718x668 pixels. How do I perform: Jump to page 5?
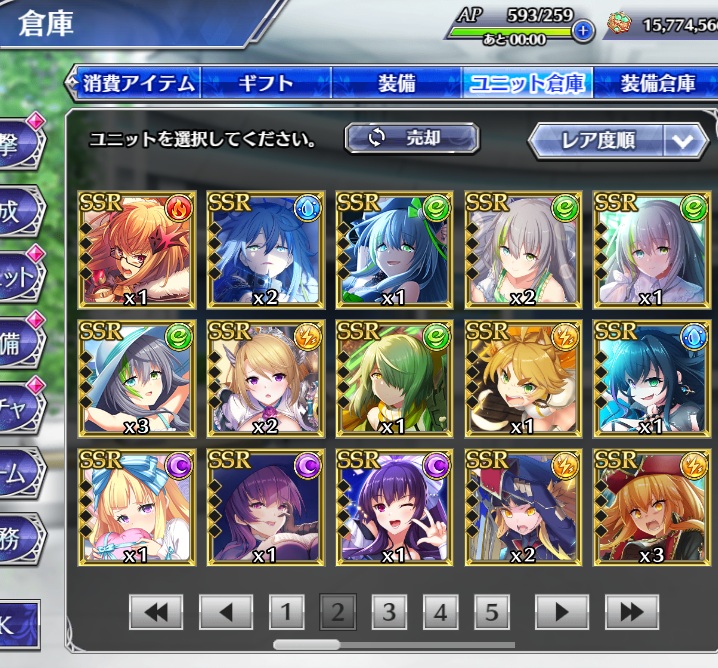[491, 612]
